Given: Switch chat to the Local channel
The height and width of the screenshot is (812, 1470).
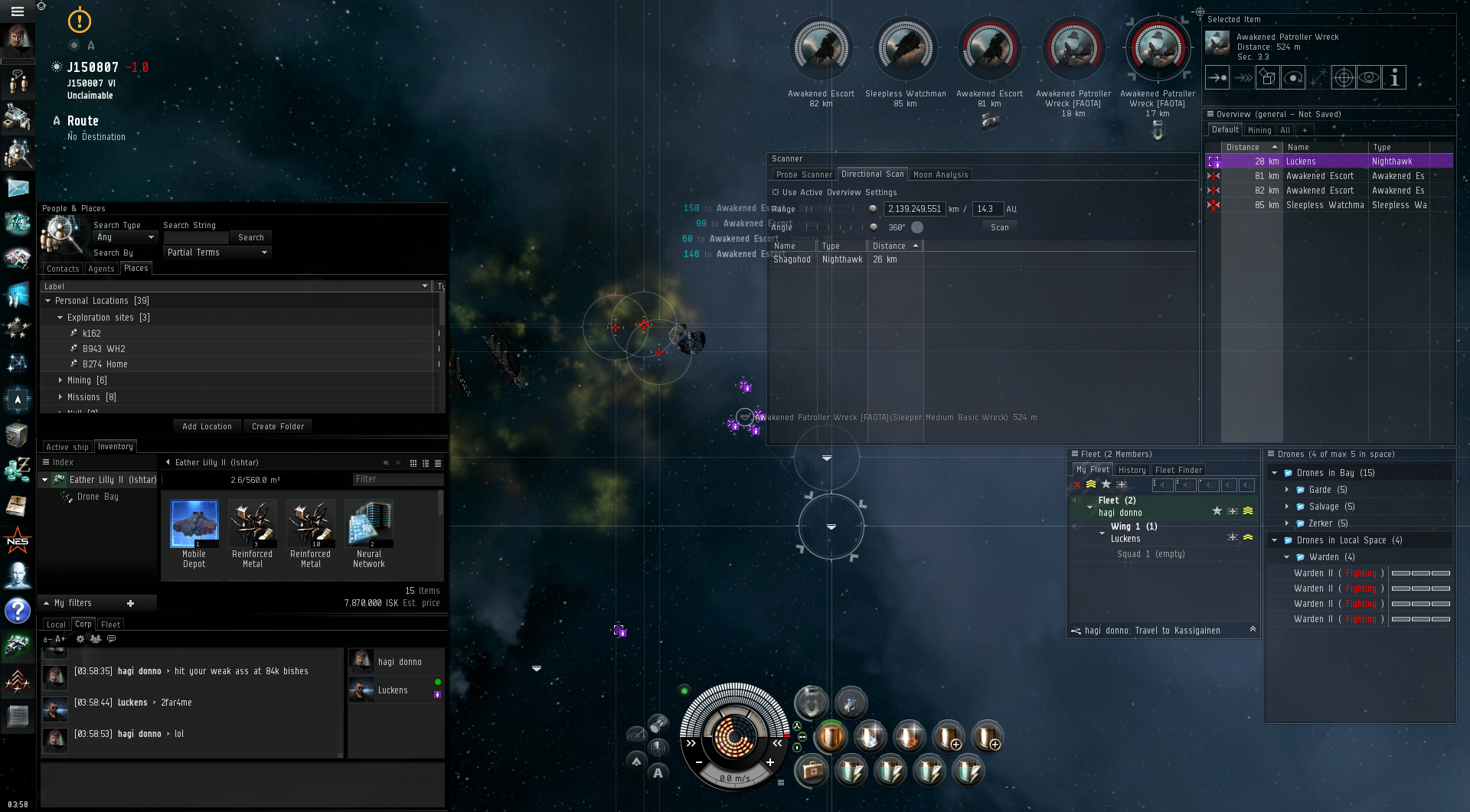Looking at the screenshot, I should point(56,624).
